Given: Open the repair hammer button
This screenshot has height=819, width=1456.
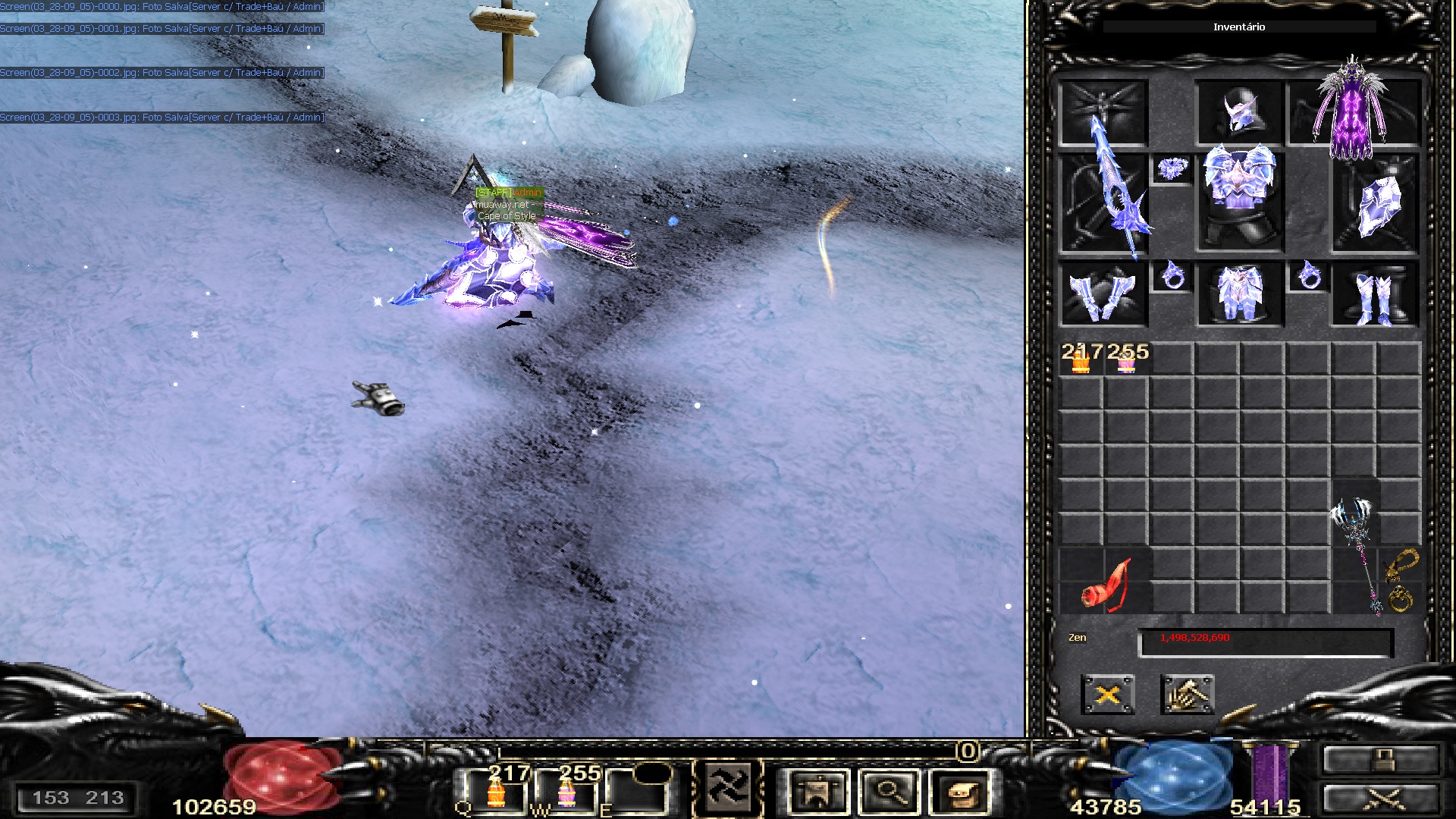Looking at the screenshot, I should (1187, 694).
